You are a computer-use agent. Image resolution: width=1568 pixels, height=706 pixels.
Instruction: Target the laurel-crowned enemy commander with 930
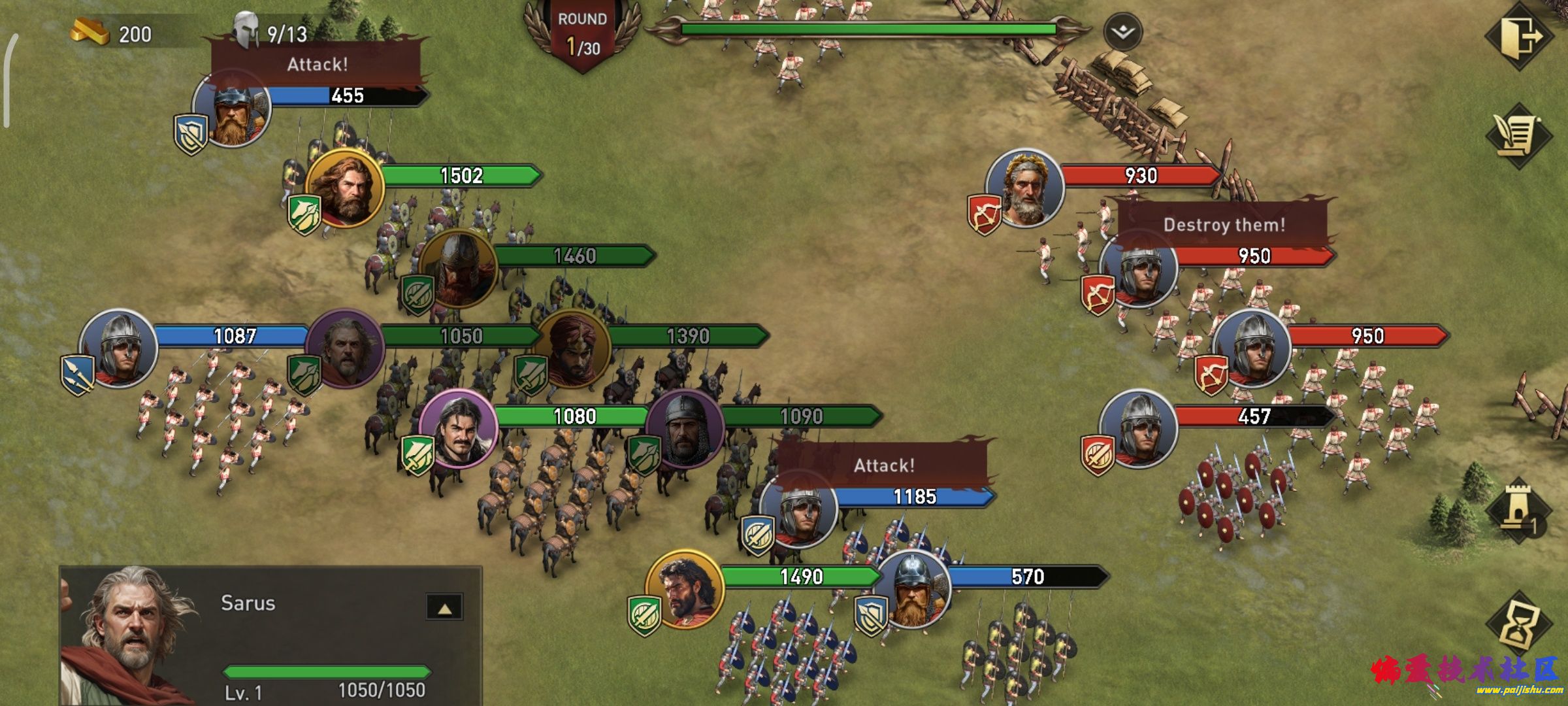[x=1024, y=188]
